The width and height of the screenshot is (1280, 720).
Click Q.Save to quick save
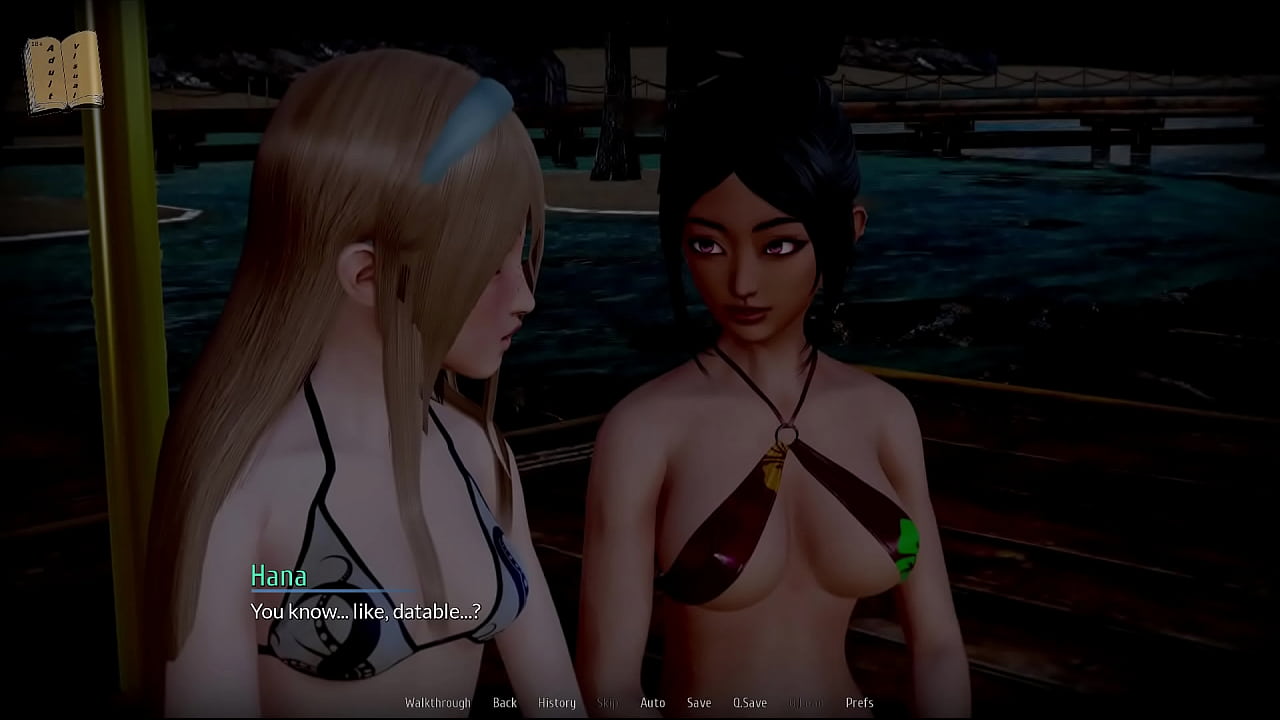[749, 703]
